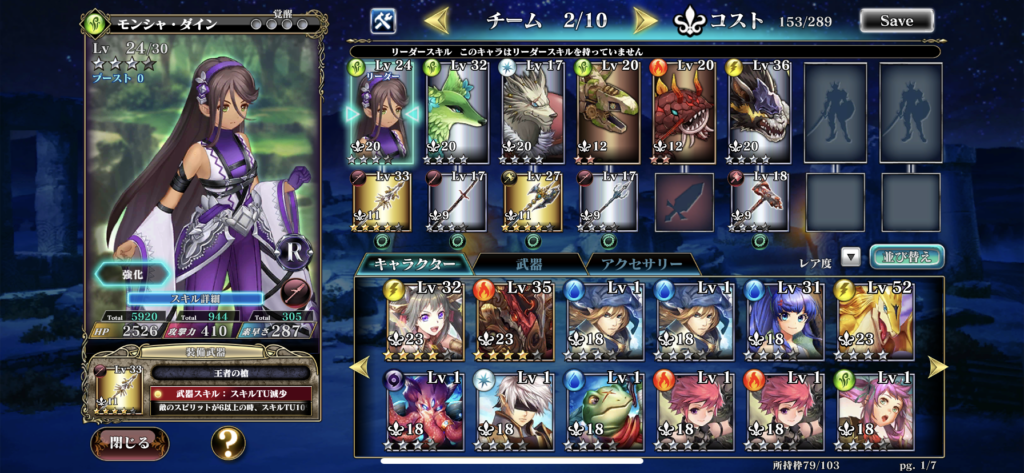Viewport: 1024px width, 473px height.
Task: Switch to the キャラクター tab
Action: (x=413, y=264)
